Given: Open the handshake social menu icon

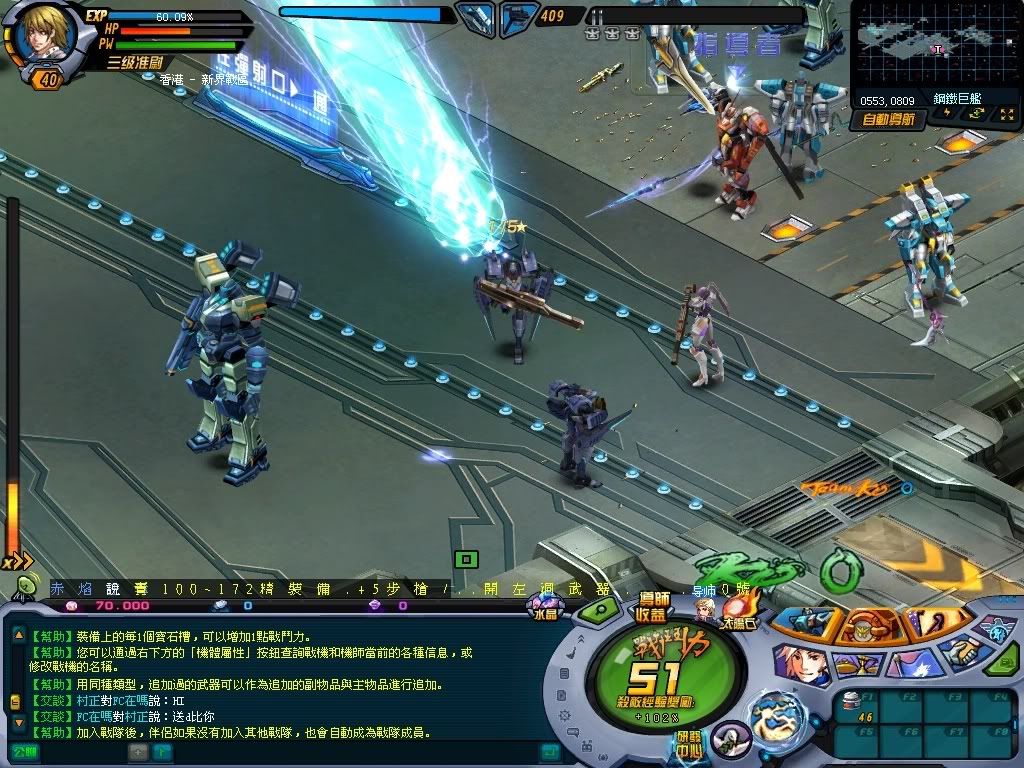Looking at the screenshot, I should click(967, 652).
